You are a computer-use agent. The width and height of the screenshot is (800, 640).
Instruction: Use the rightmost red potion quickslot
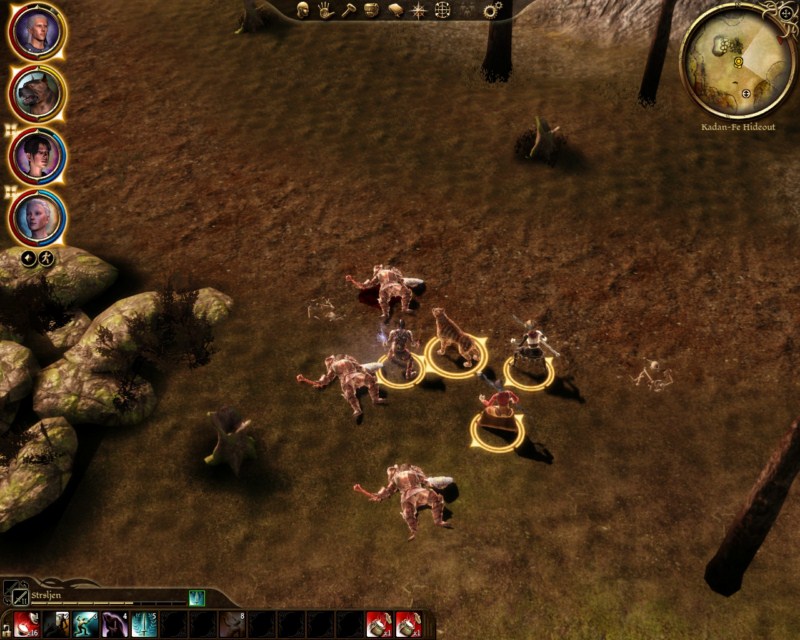[407, 625]
